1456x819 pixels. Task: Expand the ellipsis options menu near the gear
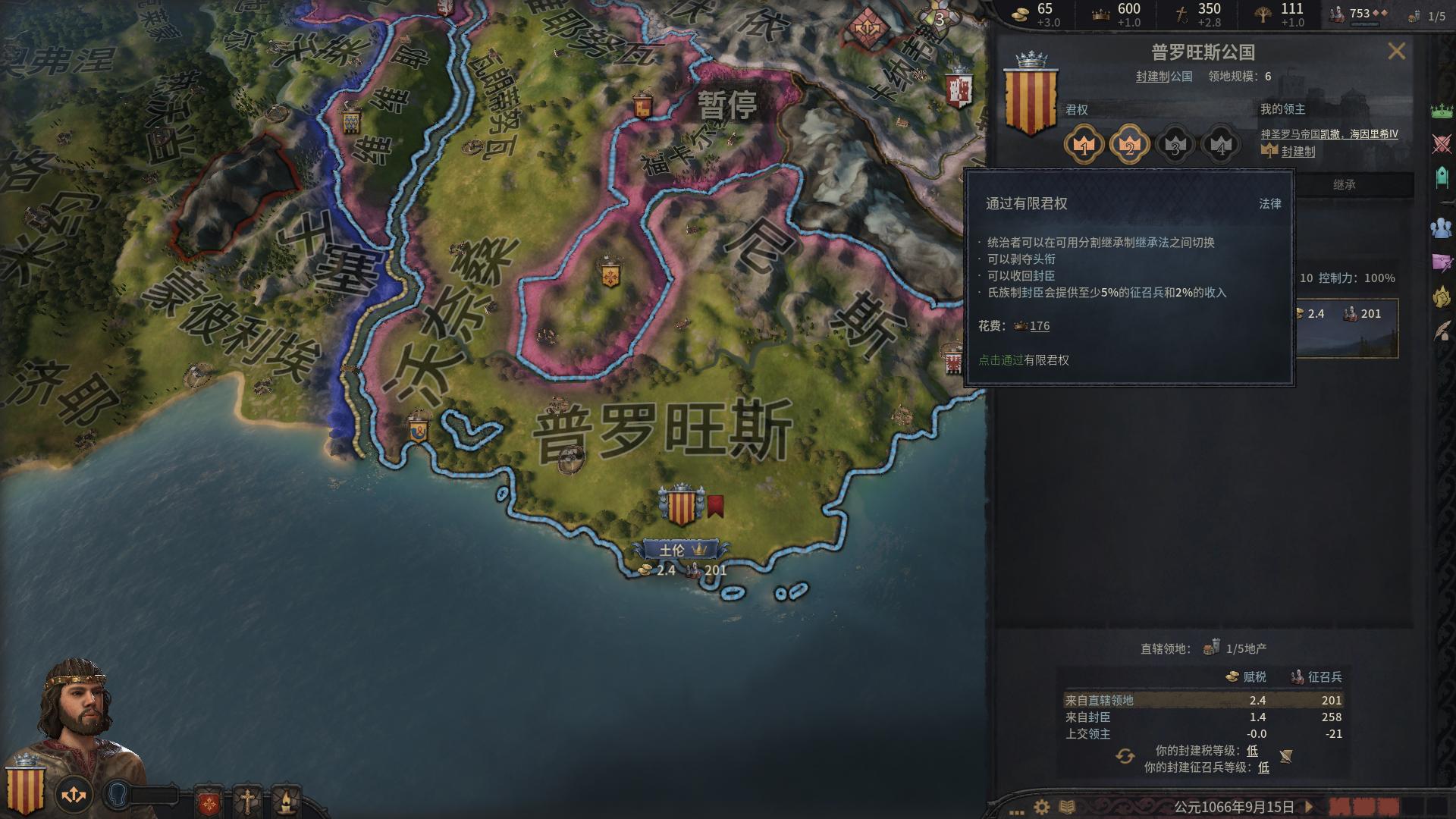1016,811
